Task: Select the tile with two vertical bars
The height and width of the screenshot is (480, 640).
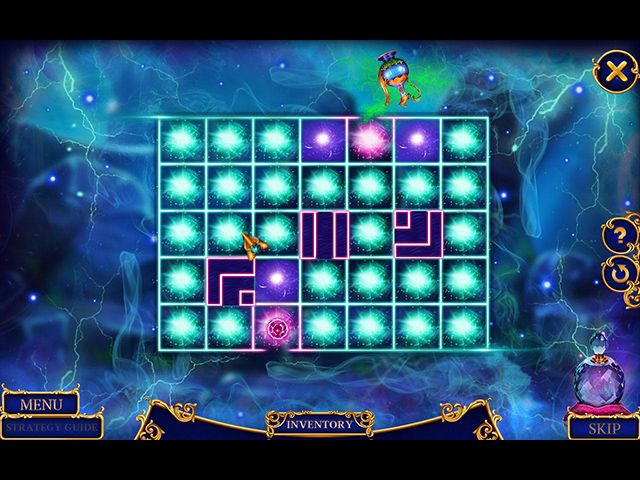Action: [324, 234]
